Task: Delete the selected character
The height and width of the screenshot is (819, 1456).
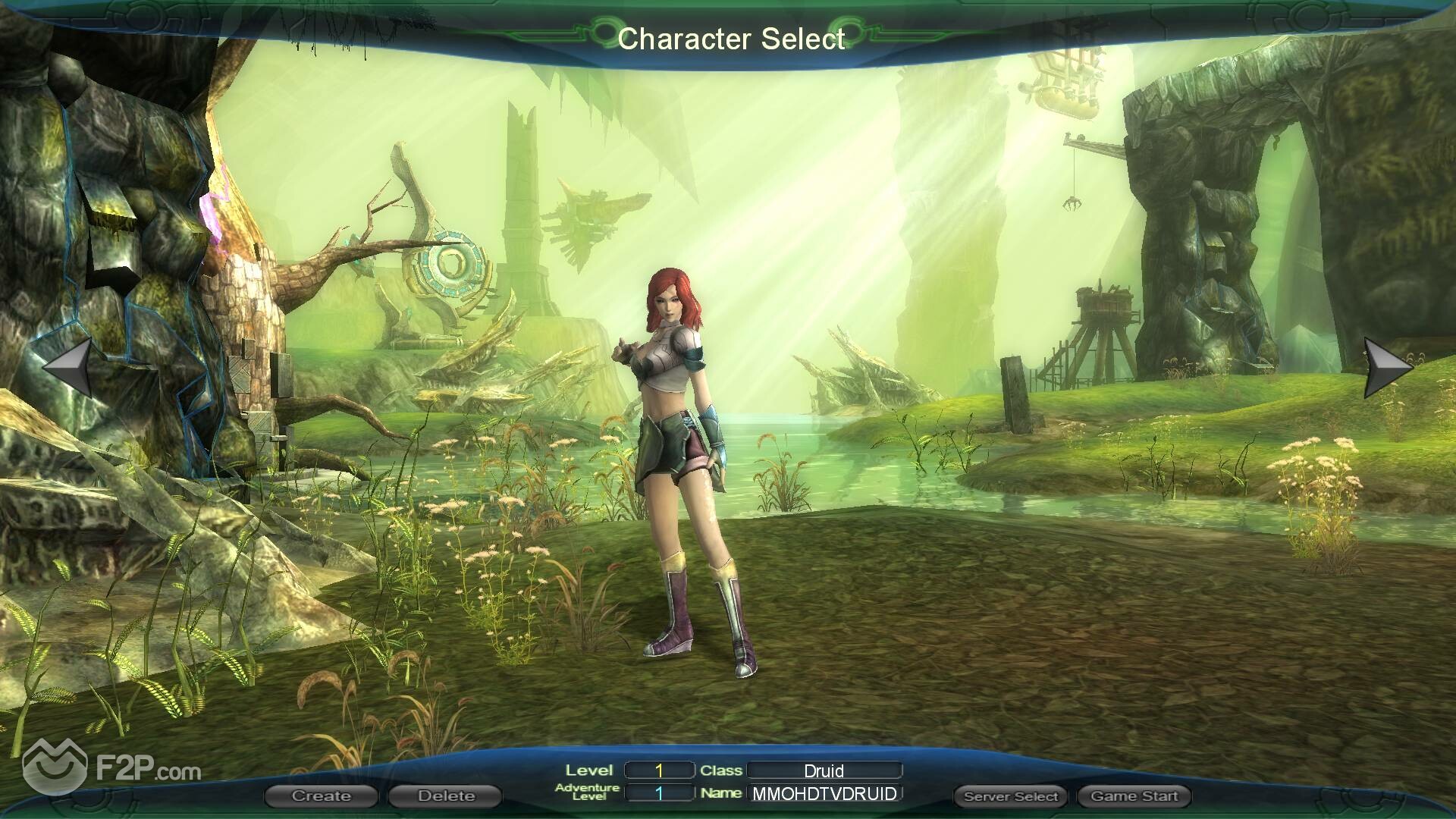Action: pos(445,796)
